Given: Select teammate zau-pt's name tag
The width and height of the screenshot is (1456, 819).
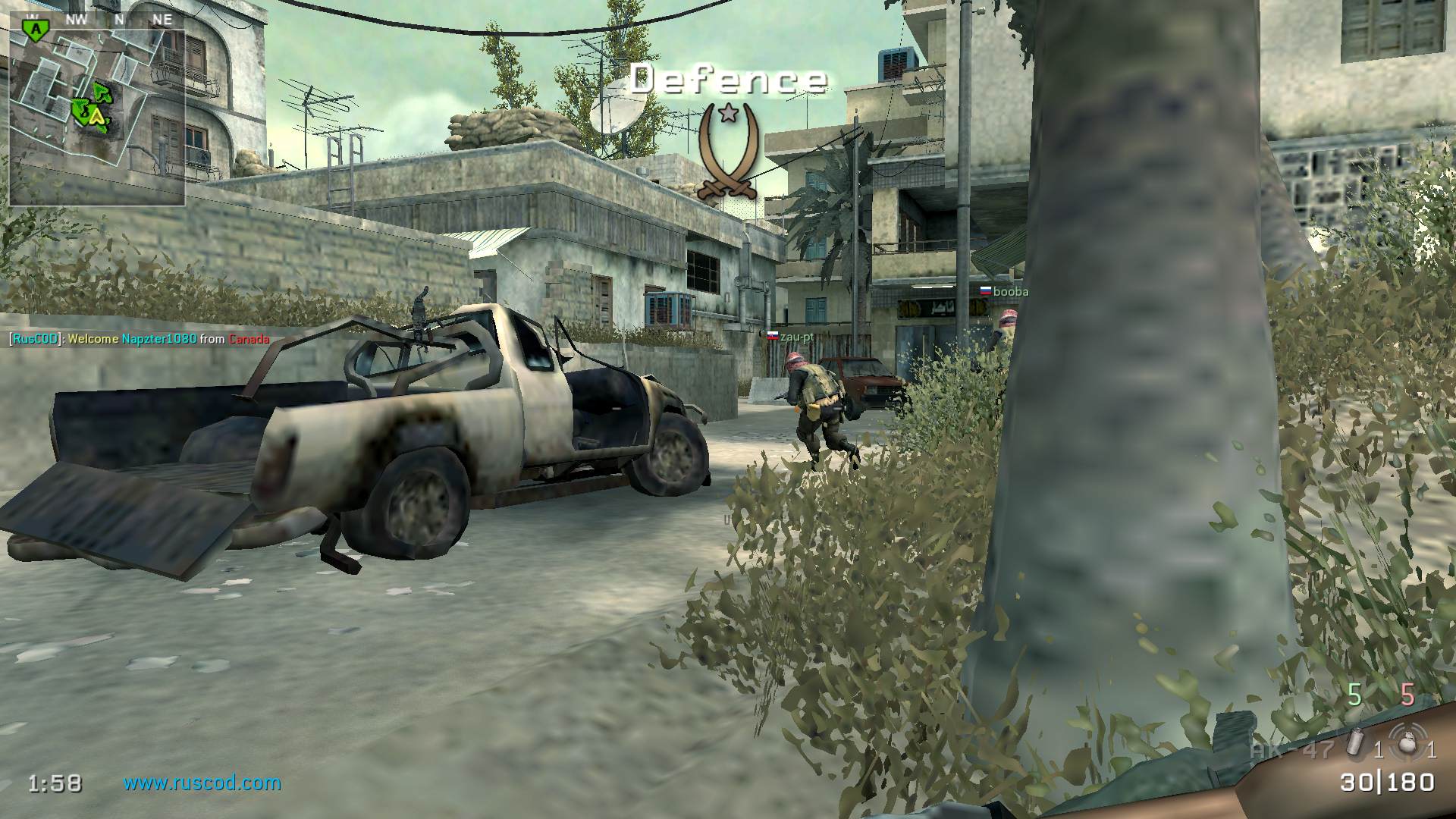Looking at the screenshot, I should [x=791, y=337].
